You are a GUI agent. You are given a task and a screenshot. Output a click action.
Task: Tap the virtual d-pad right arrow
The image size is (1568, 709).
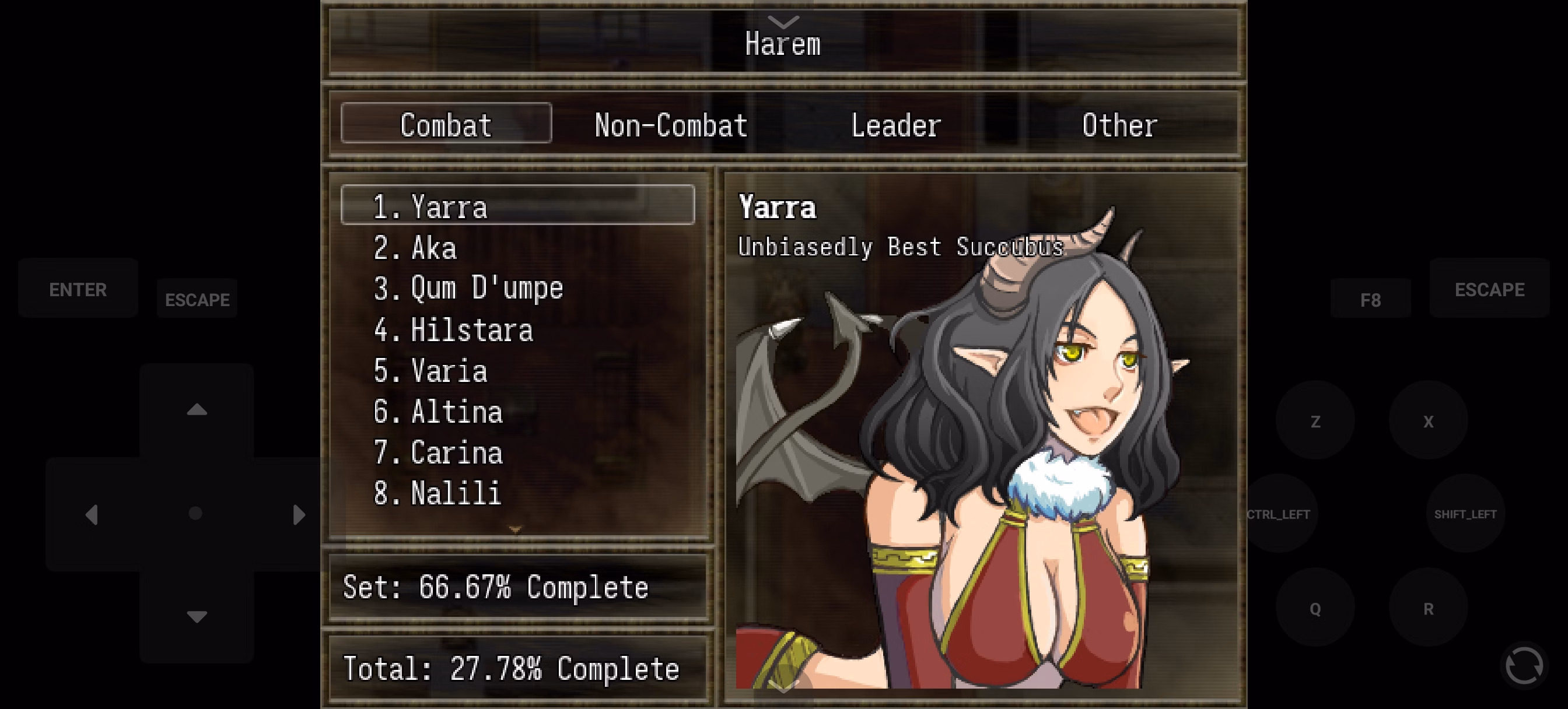tap(298, 514)
